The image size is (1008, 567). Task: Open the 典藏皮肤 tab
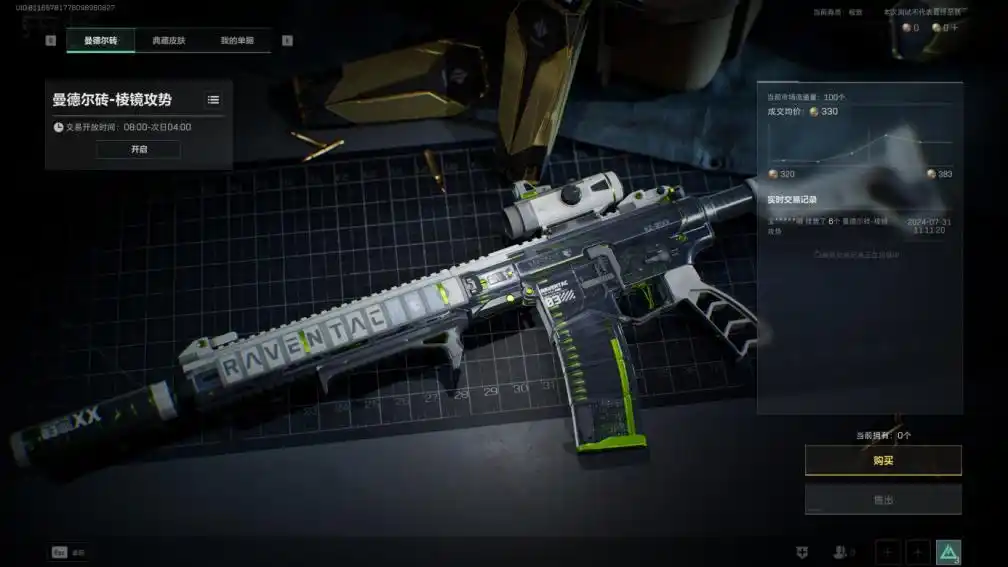[168, 41]
